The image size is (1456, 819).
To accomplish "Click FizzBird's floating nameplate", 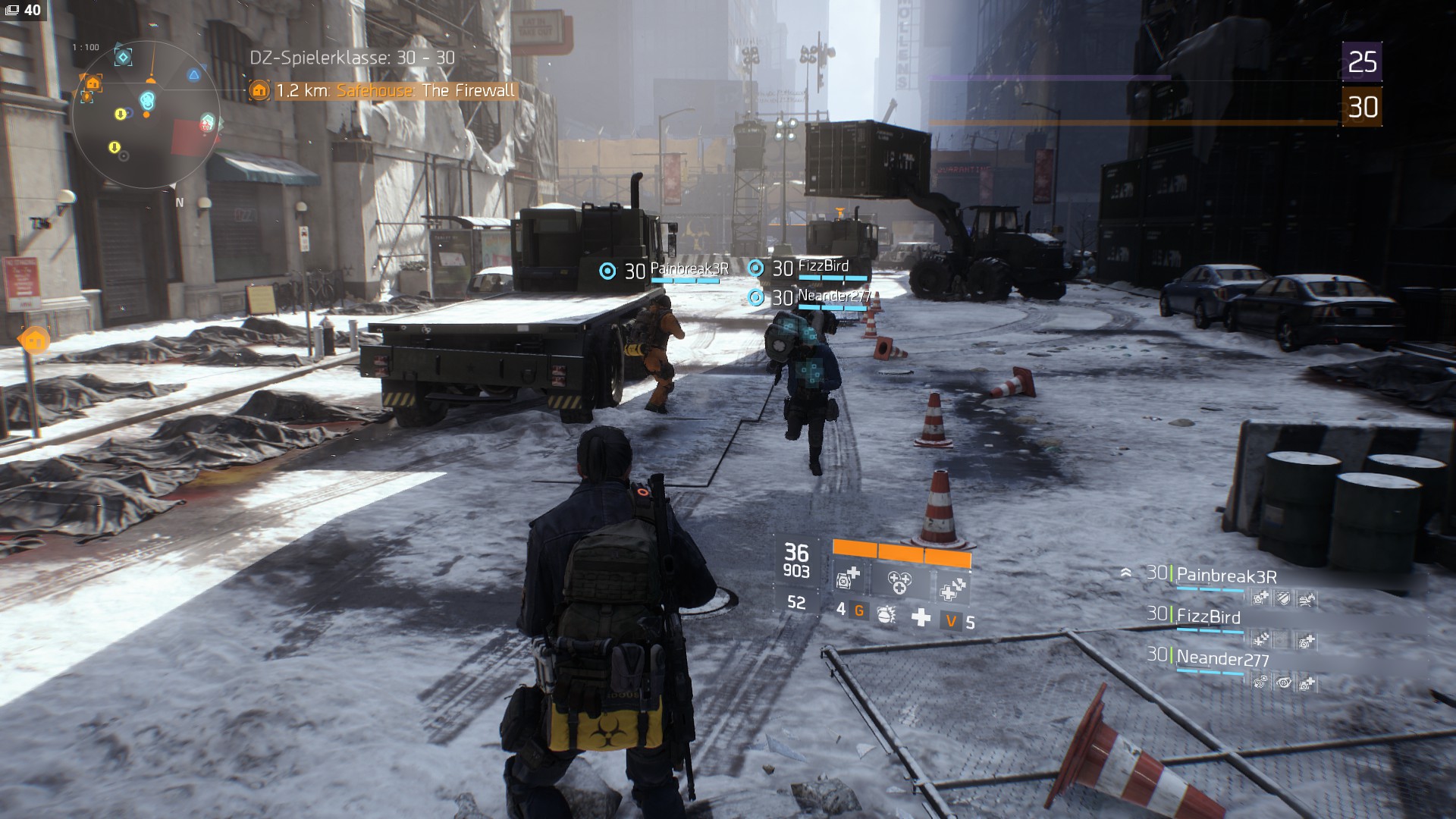I will click(823, 266).
